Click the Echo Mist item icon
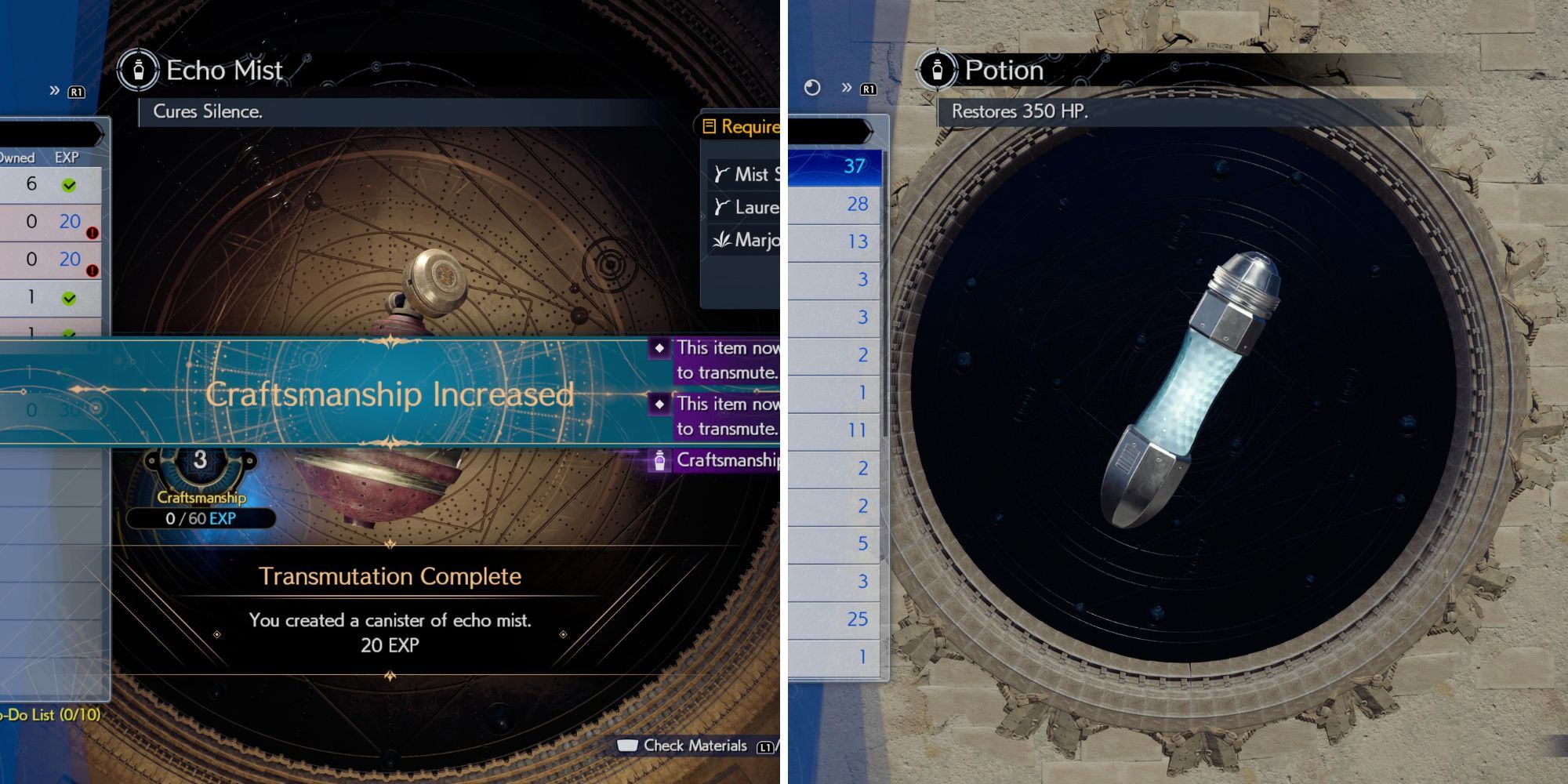Screen dimensions: 1568x784 [139, 71]
